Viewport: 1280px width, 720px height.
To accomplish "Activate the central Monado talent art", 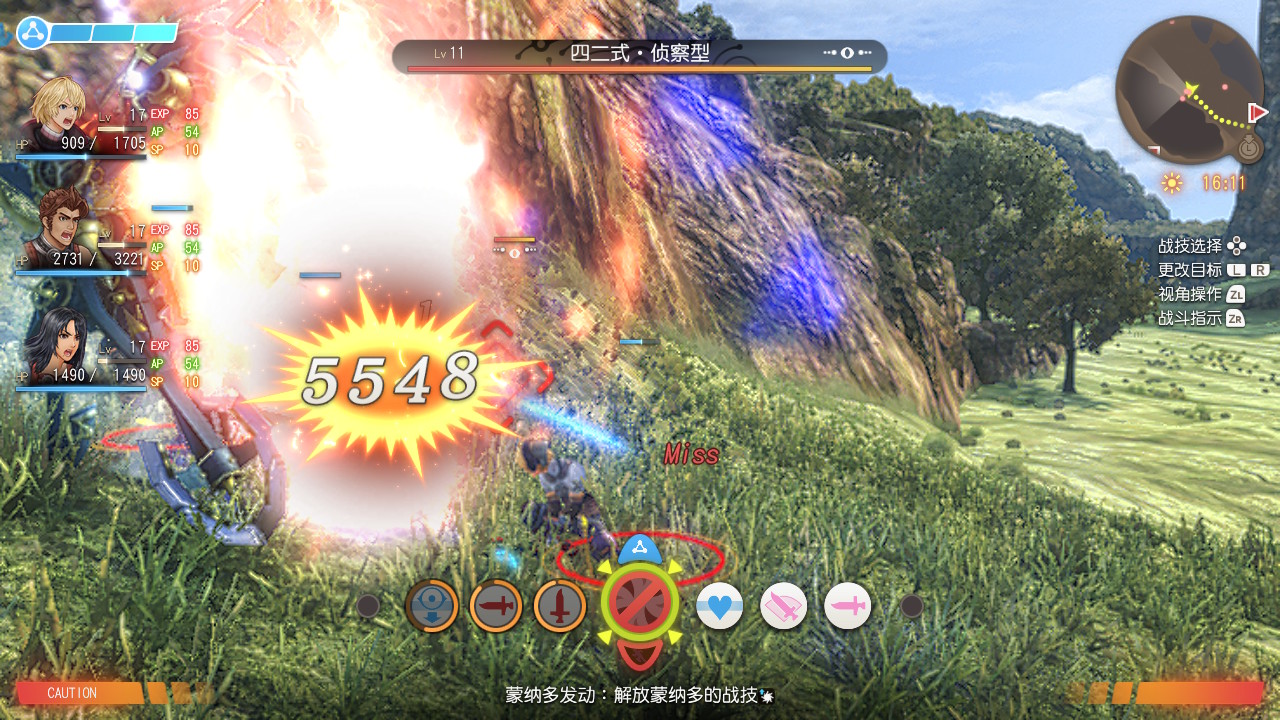I will point(639,604).
